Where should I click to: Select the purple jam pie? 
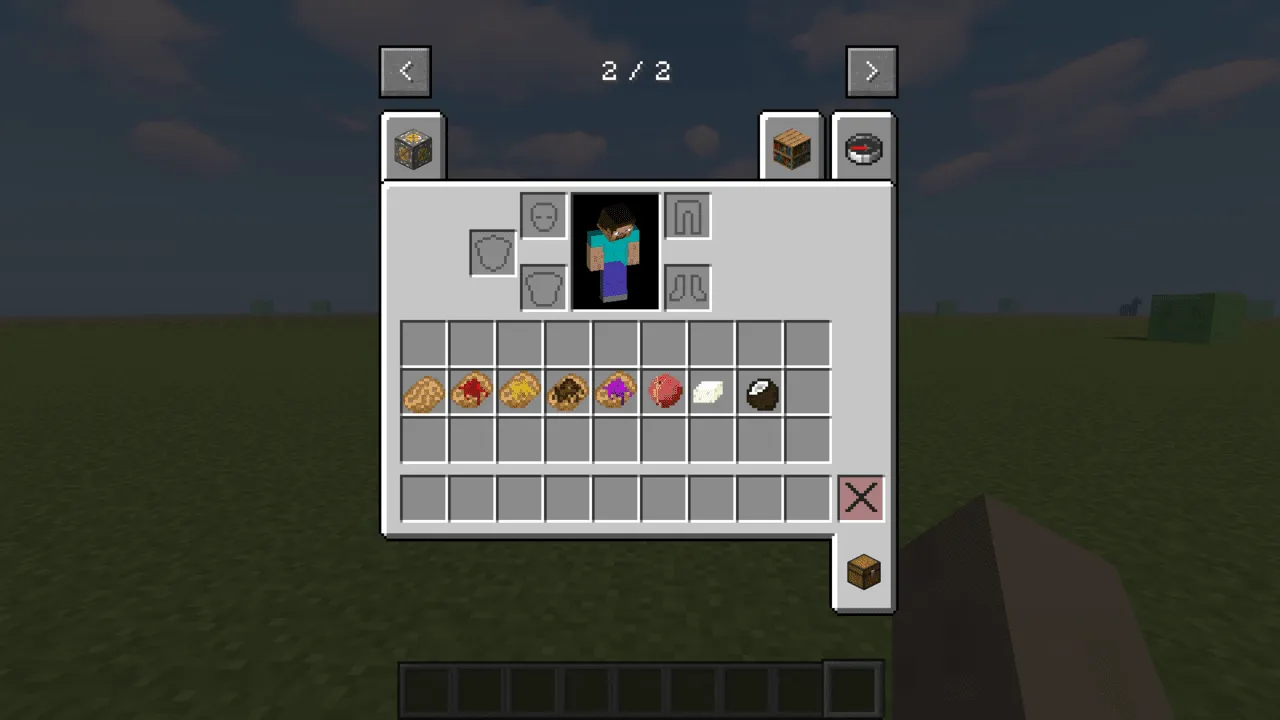tap(615, 391)
